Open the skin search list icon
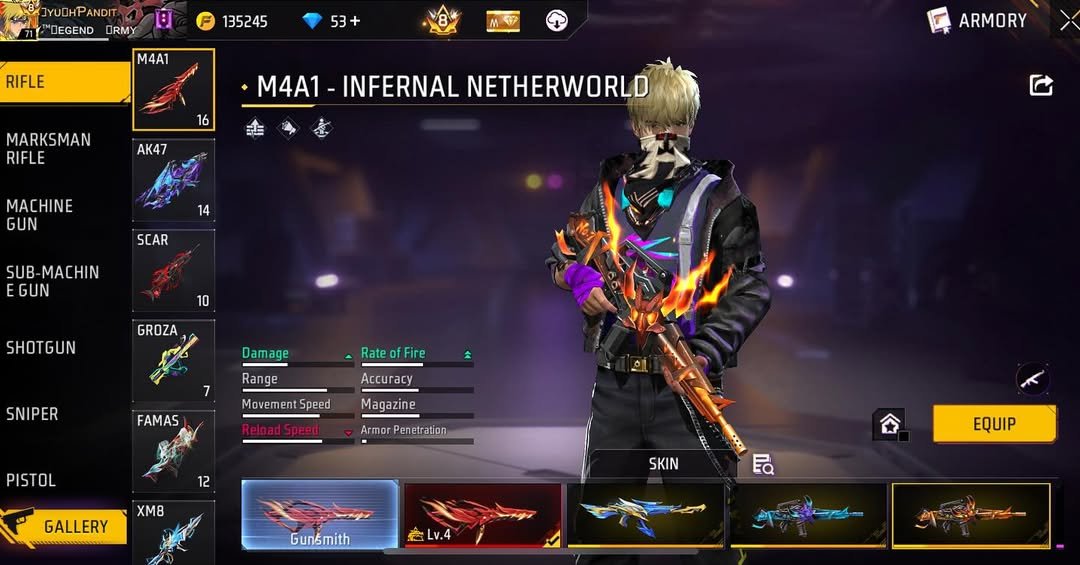 click(x=763, y=464)
